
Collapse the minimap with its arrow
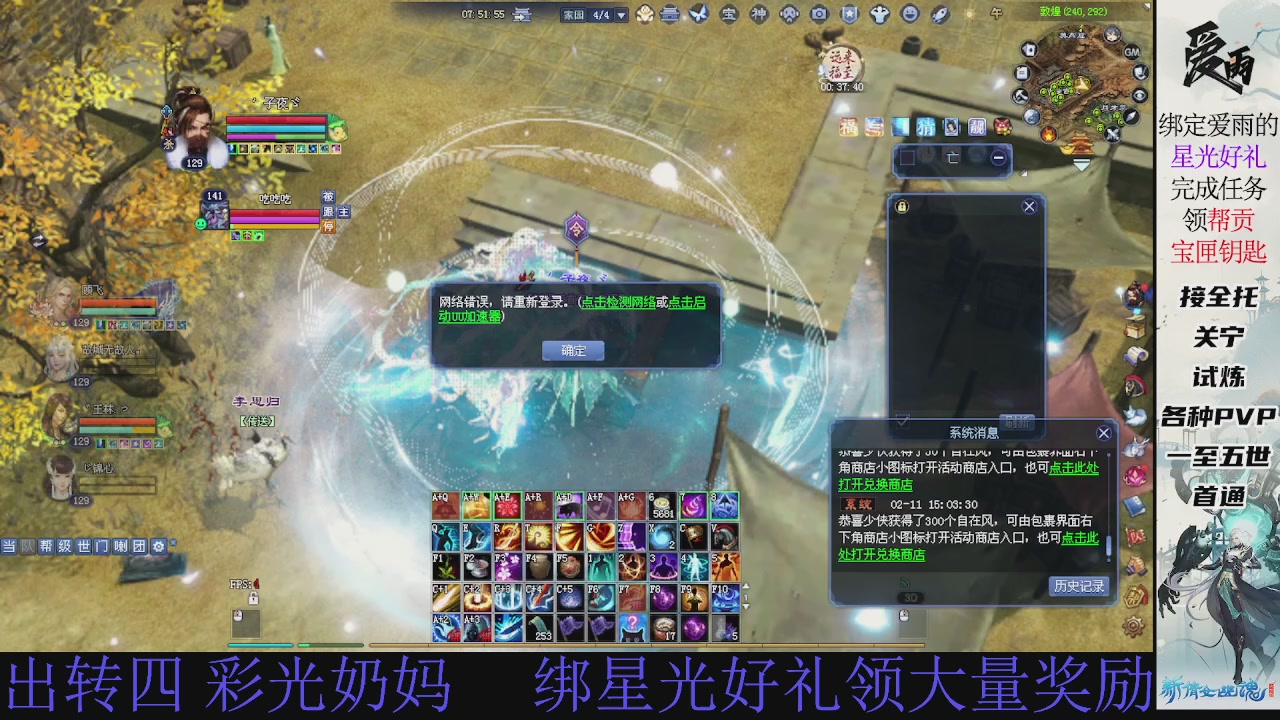pyautogui.click(x=1081, y=164)
